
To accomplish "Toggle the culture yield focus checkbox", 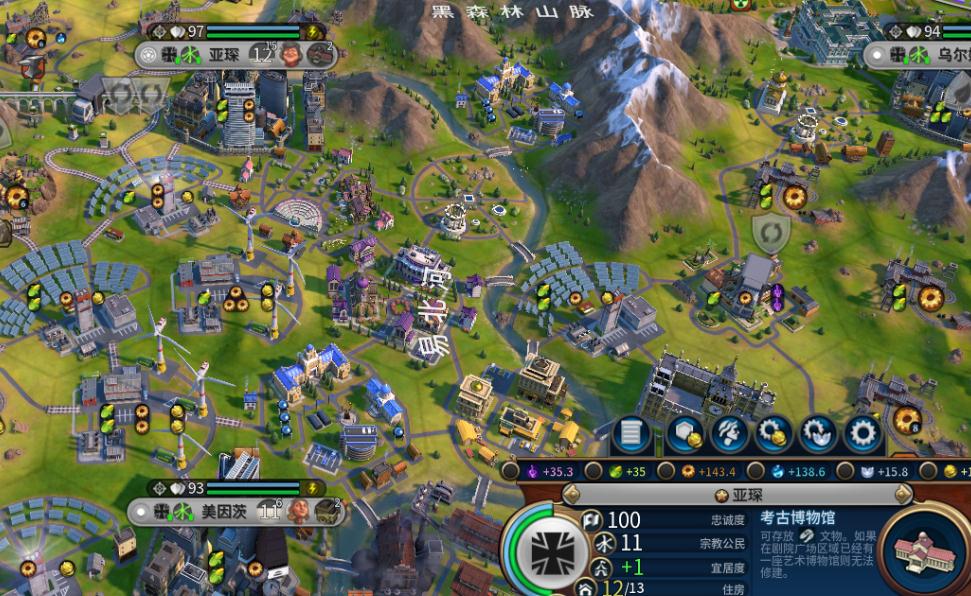I will (x=511, y=471).
